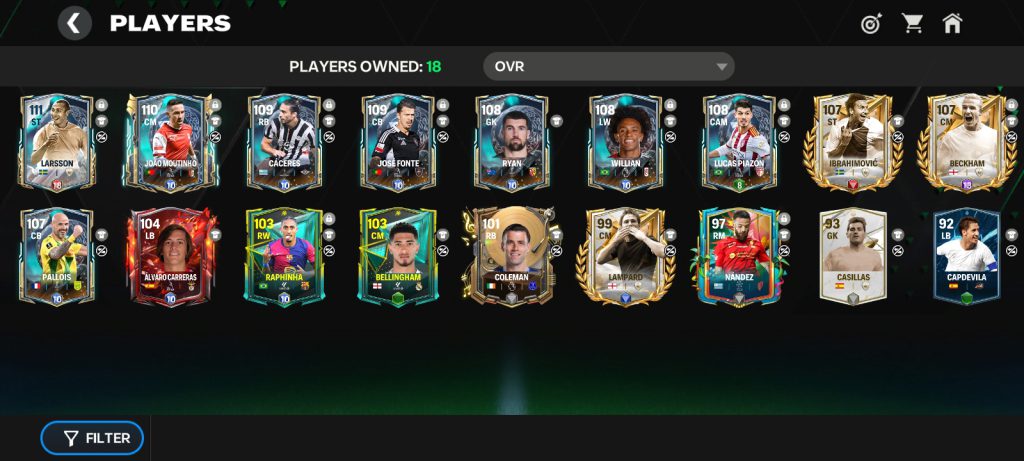The width and height of the screenshot is (1024, 461).
Task: Open the store cart icon
Action: pyautogui.click(x=912, y=23)
